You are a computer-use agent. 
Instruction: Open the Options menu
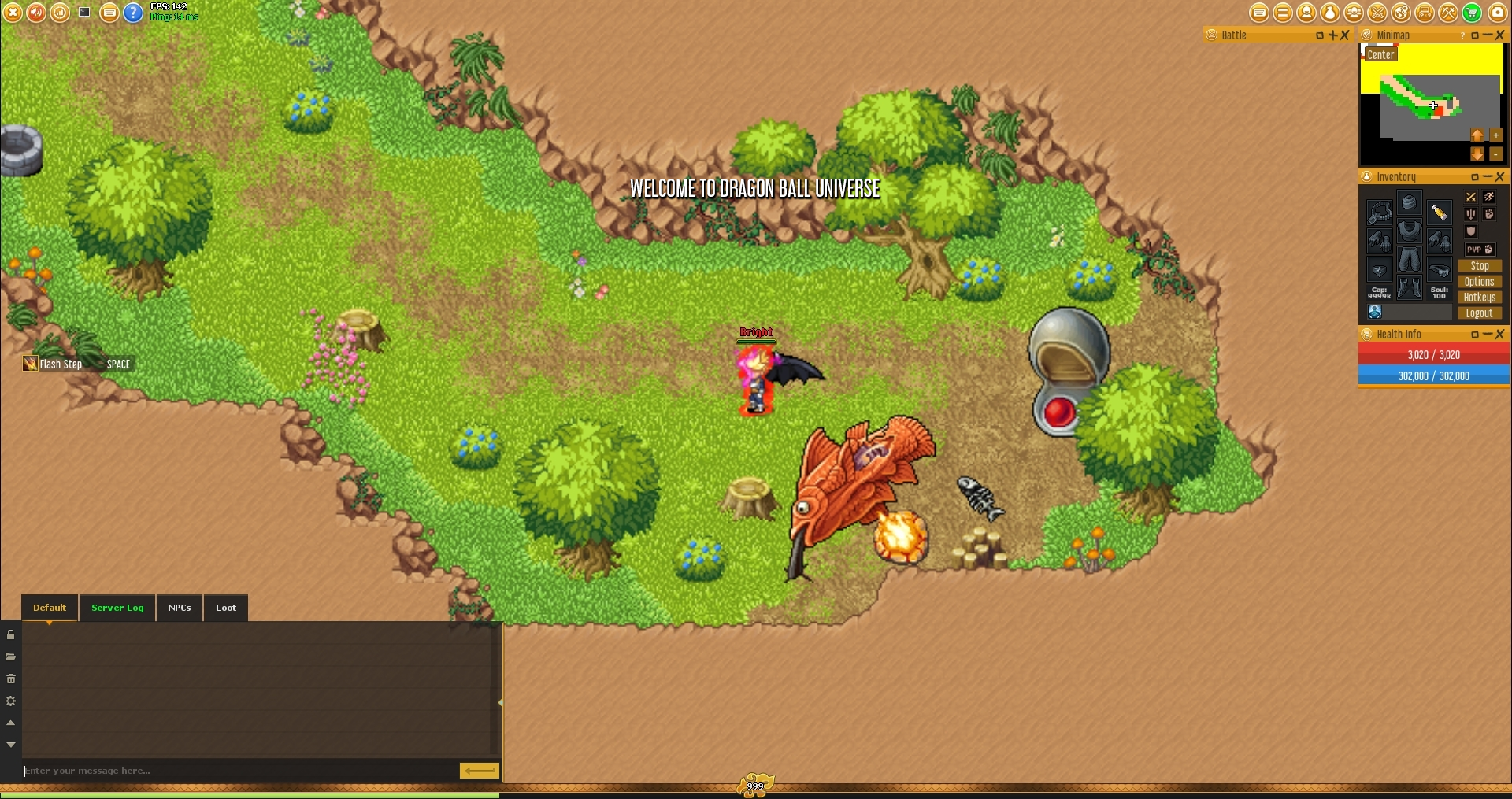(1479, 282)
